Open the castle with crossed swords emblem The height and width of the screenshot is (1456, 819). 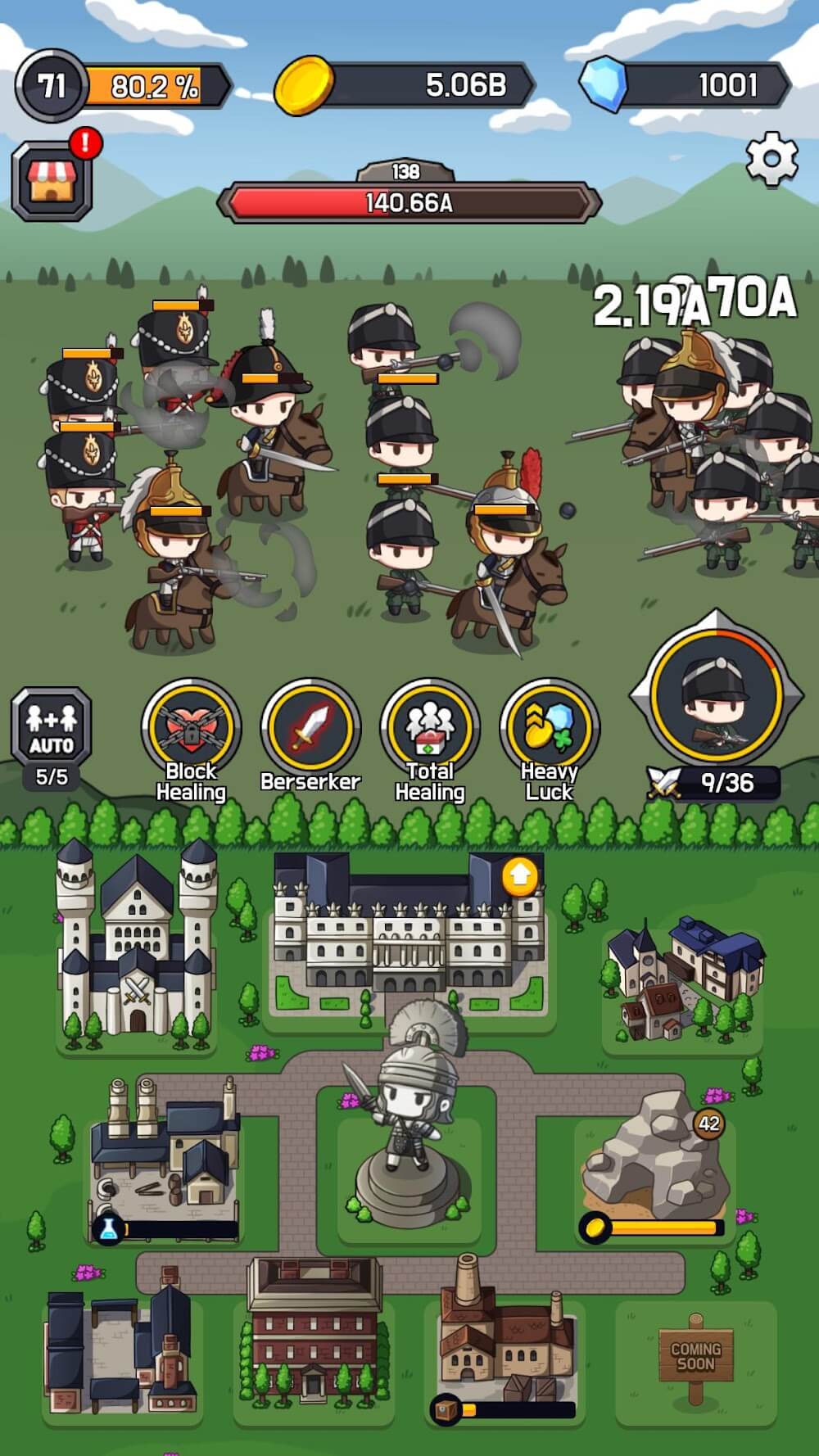(x=137, y=950)
